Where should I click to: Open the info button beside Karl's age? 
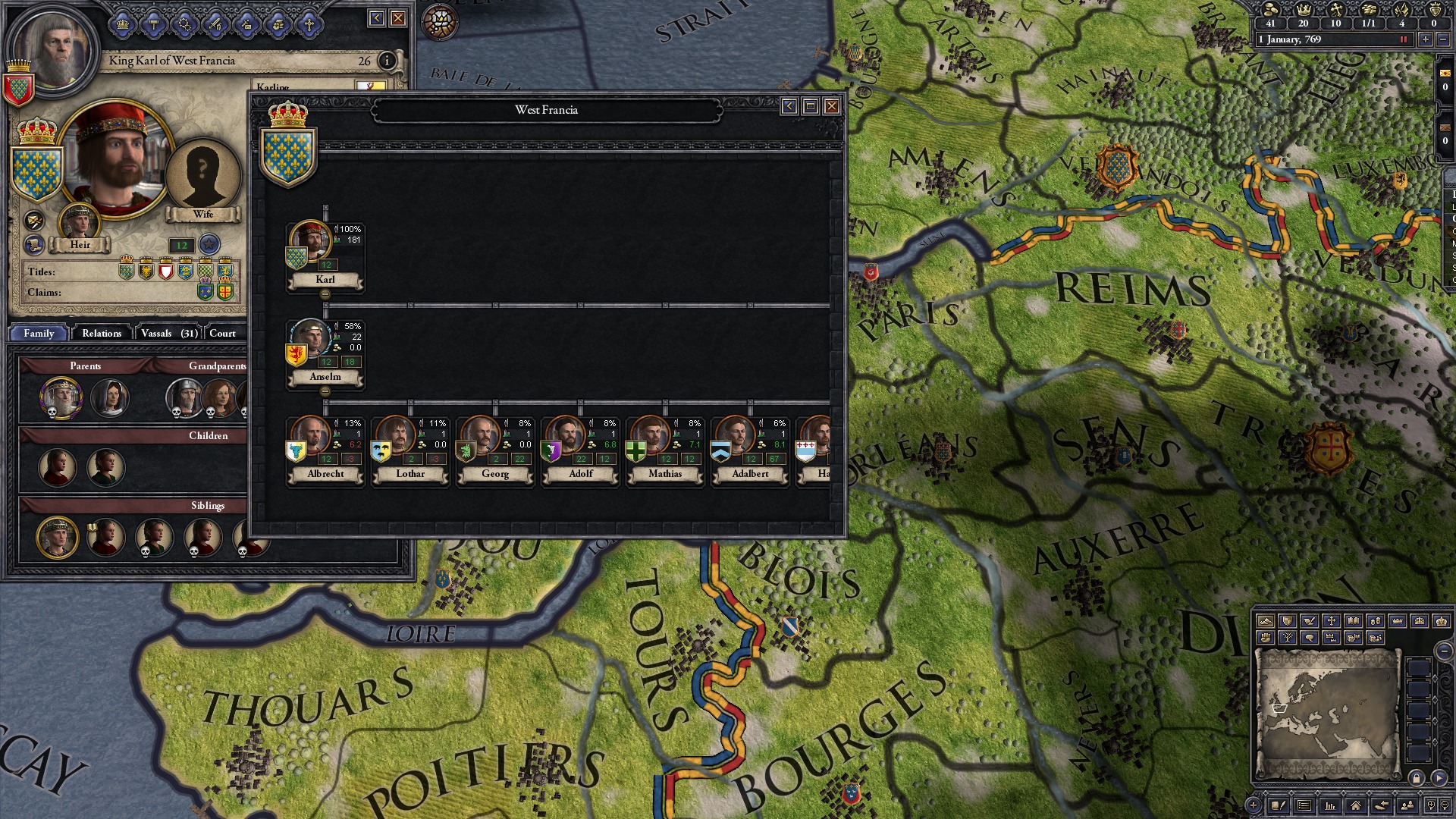(x=385, y=61)
